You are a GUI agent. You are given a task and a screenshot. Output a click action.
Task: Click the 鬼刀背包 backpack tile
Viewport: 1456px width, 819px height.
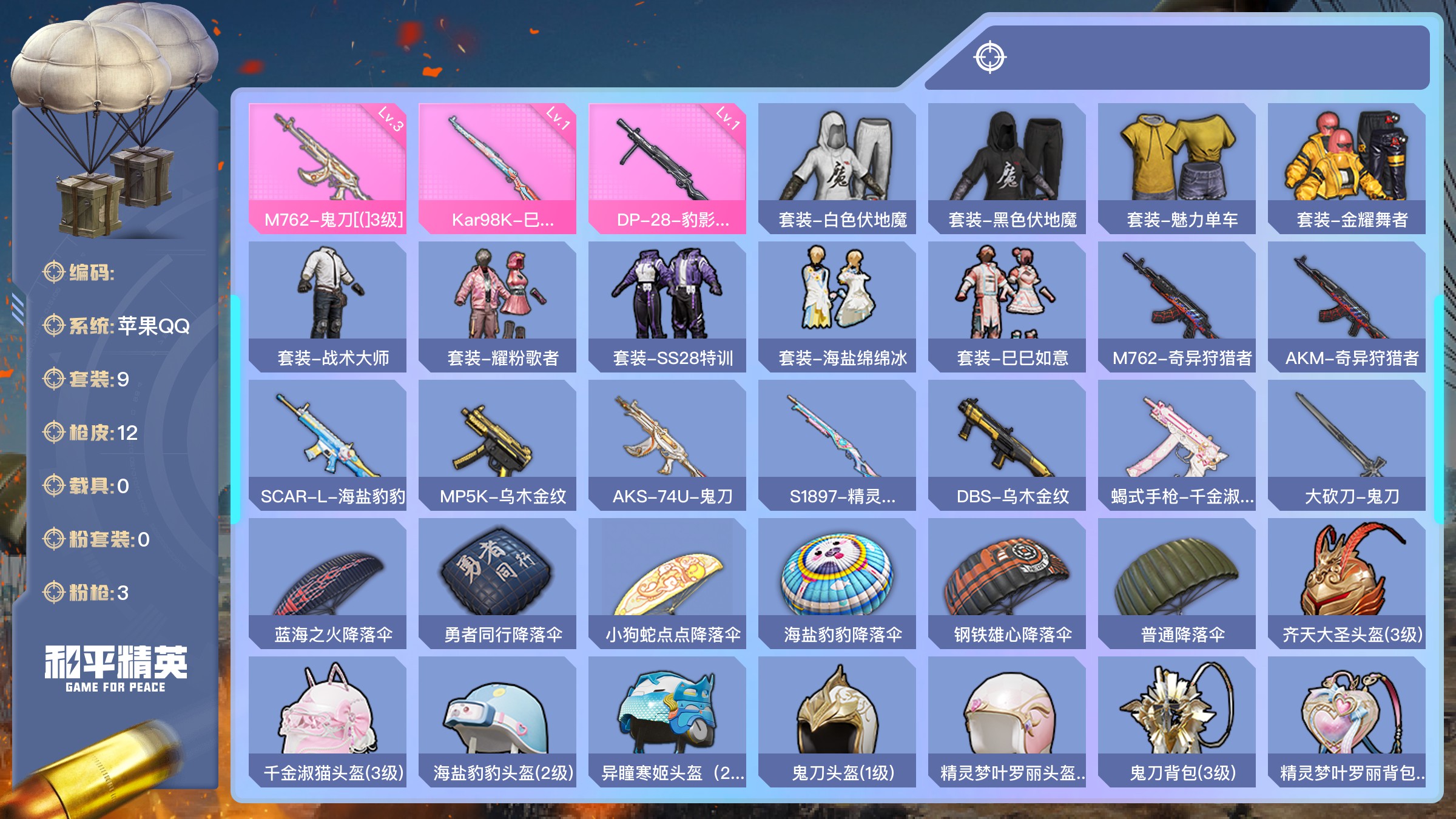1177,721
